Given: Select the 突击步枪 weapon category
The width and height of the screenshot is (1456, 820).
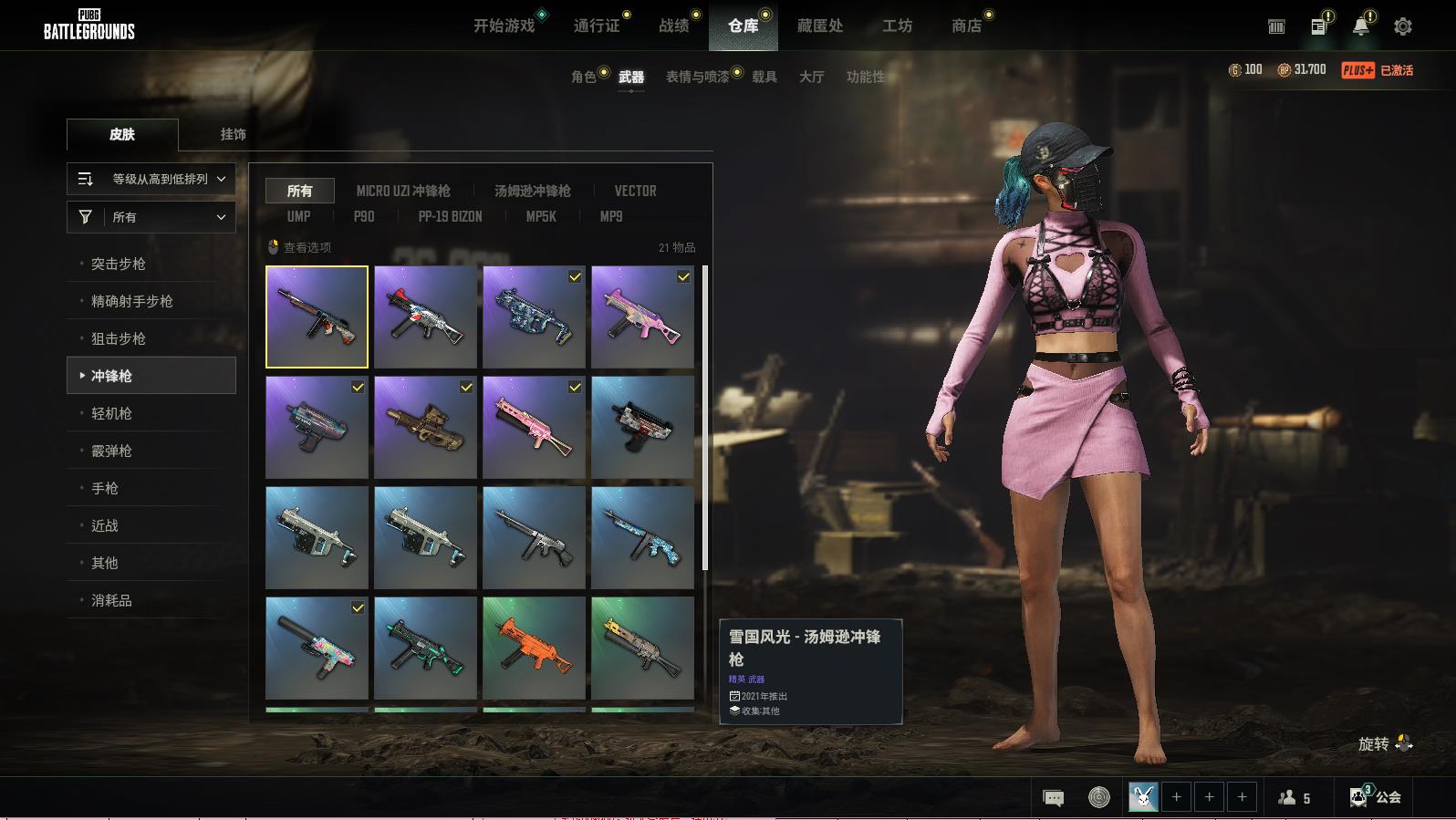Looking at the screenshot, I should 119,264.
